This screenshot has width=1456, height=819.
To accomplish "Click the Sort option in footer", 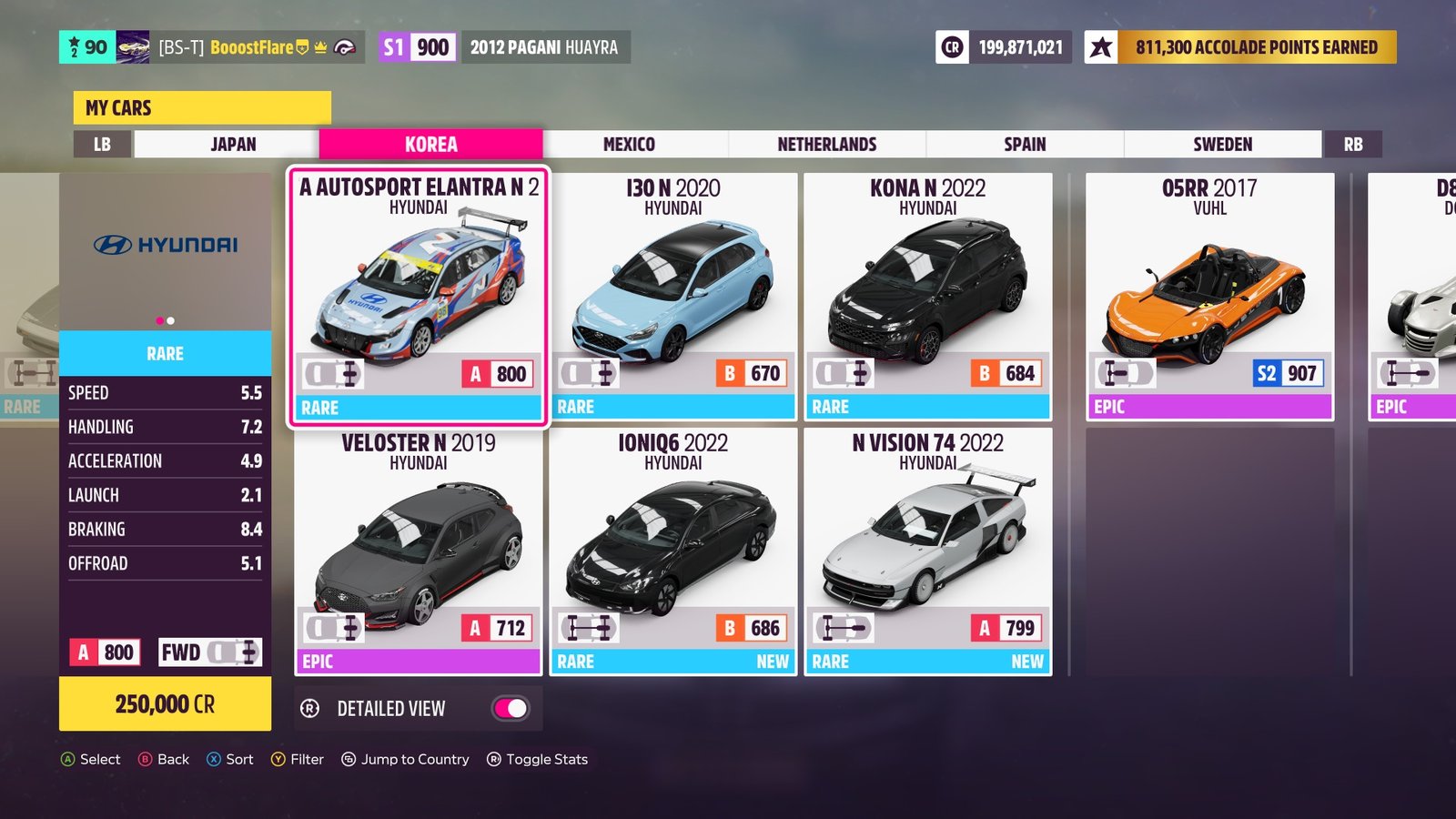I will 230,759.
